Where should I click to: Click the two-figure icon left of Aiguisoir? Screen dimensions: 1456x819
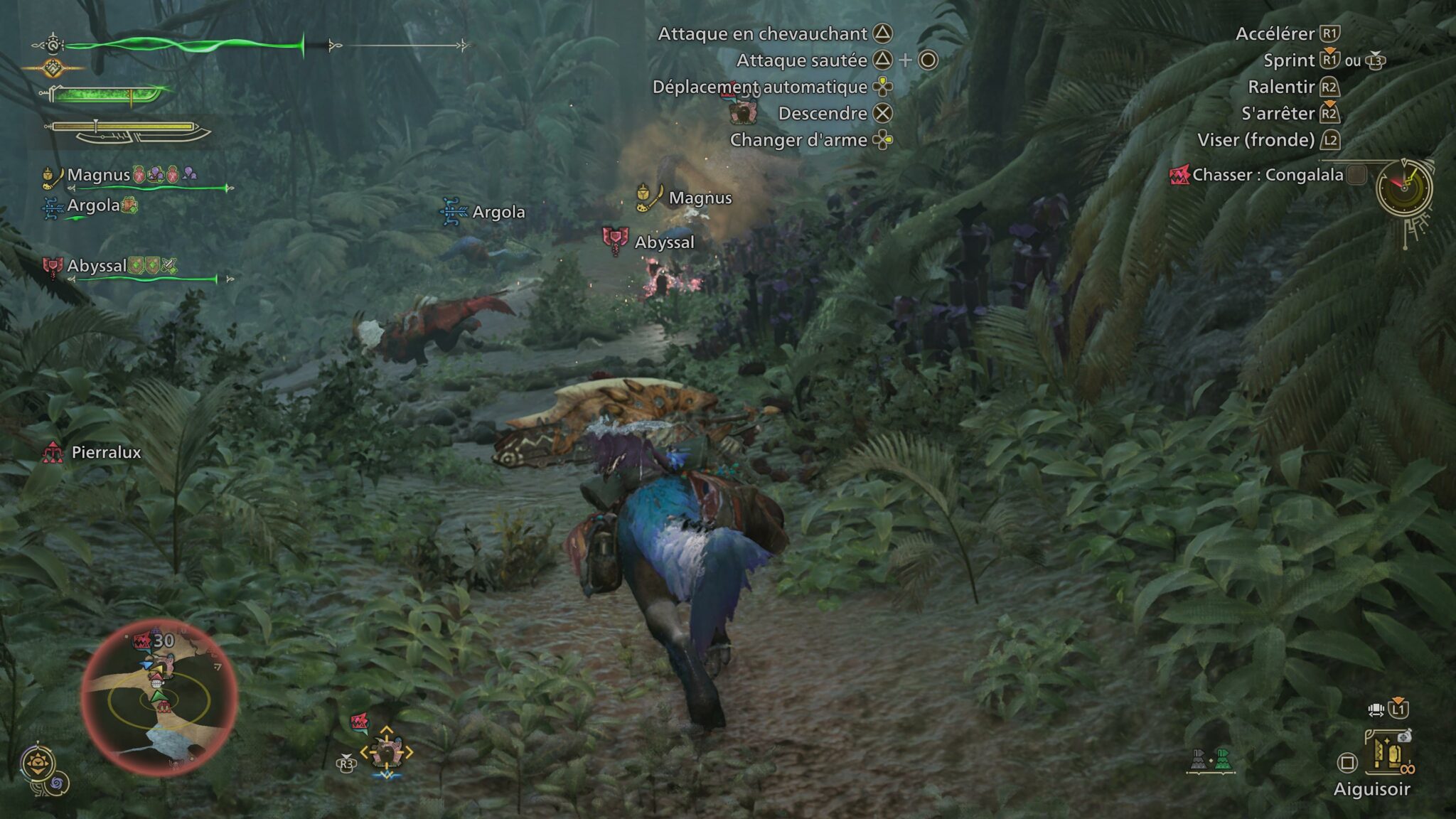point(1211,761)
